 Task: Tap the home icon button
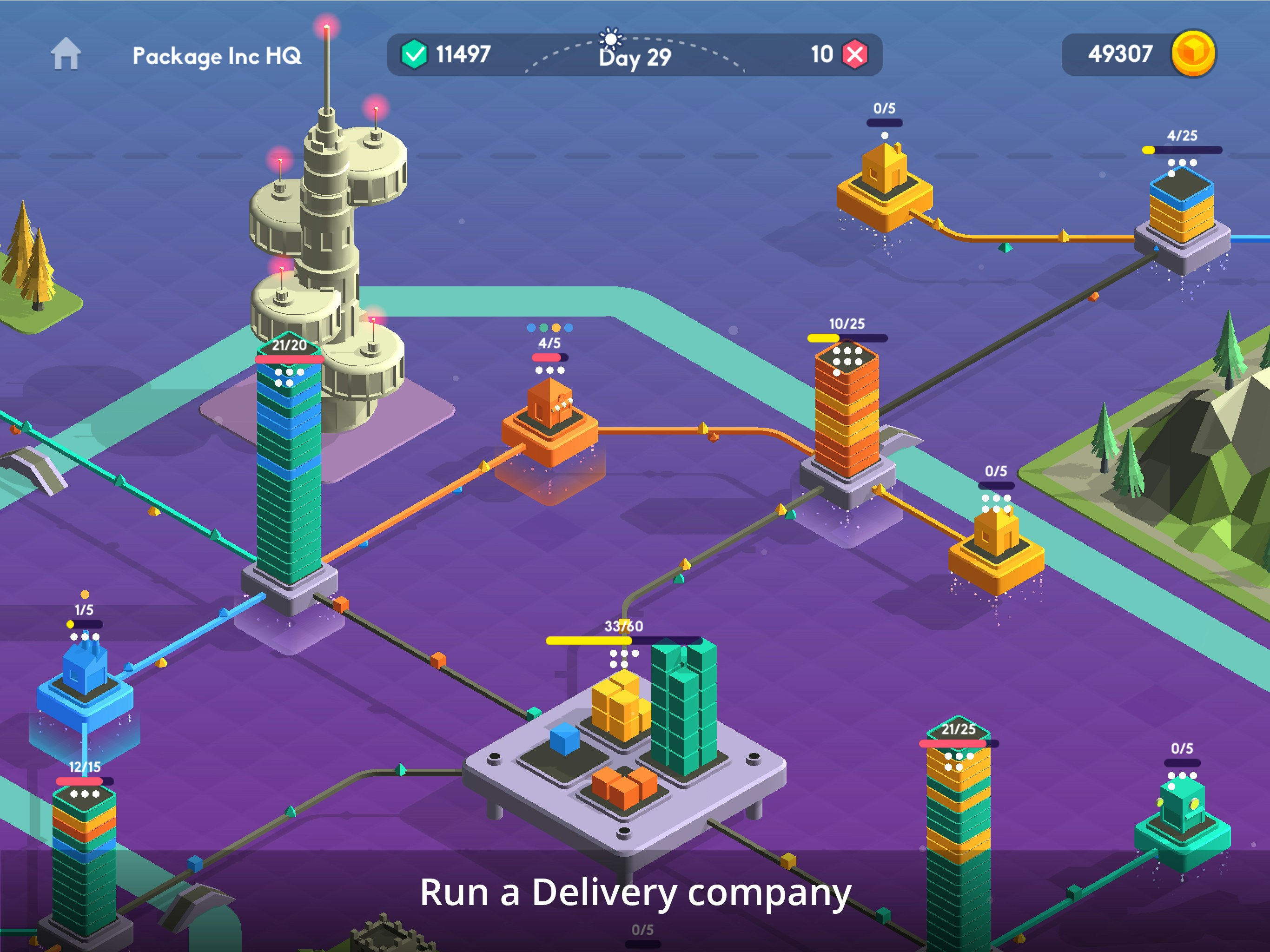pos(66,54)
